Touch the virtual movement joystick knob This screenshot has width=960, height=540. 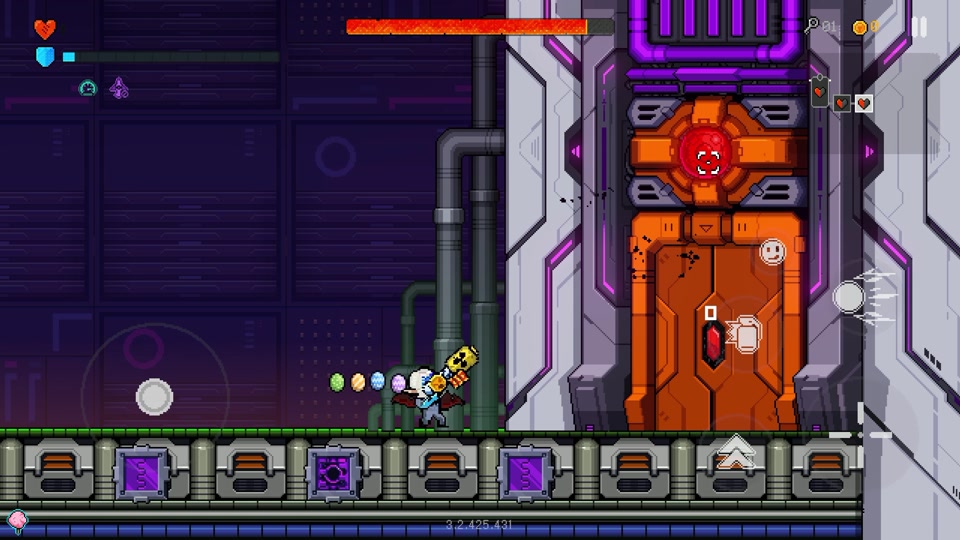pyautogui.click(x=154, y=396)
